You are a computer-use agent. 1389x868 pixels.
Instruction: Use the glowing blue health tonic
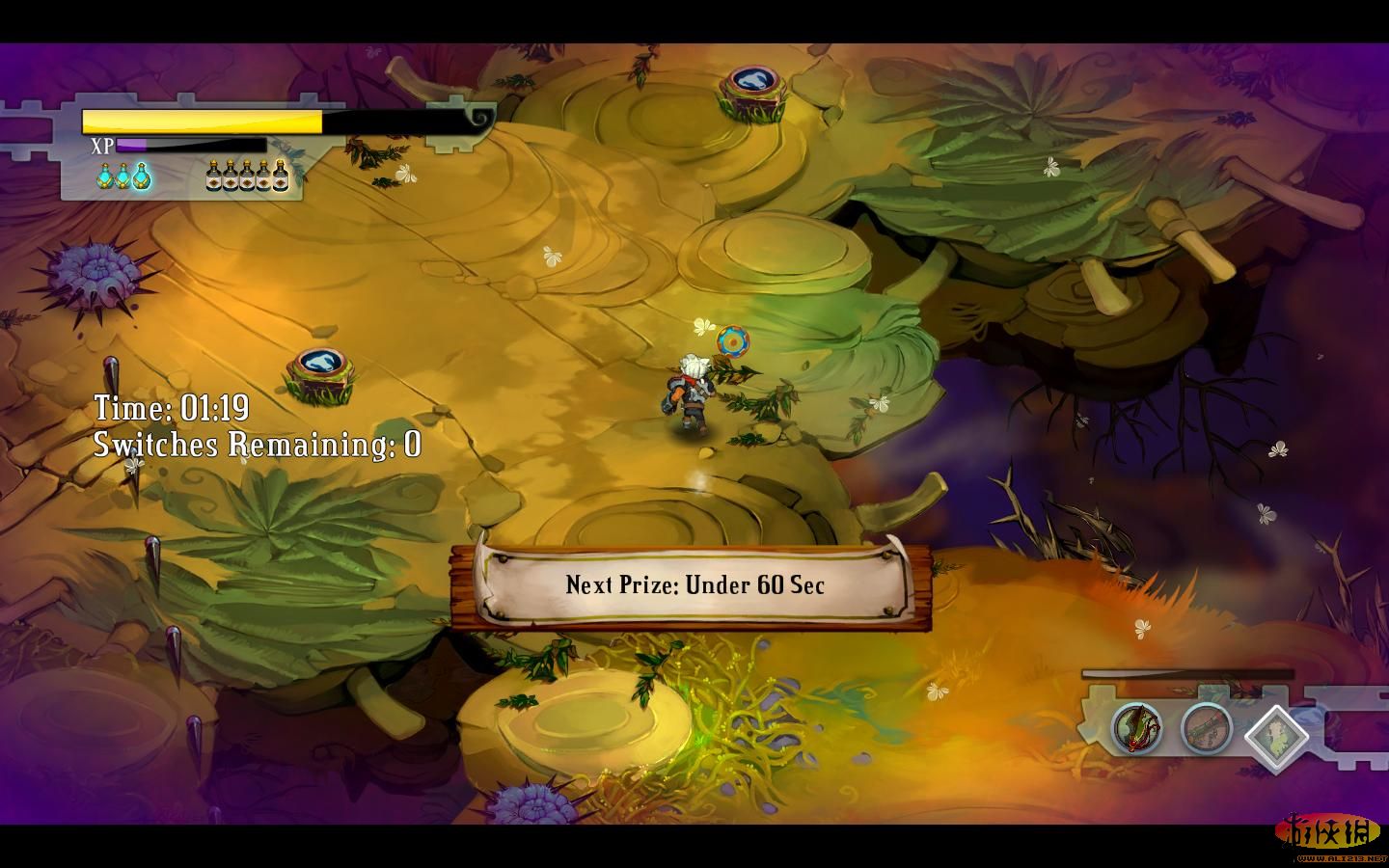[142, 176]
